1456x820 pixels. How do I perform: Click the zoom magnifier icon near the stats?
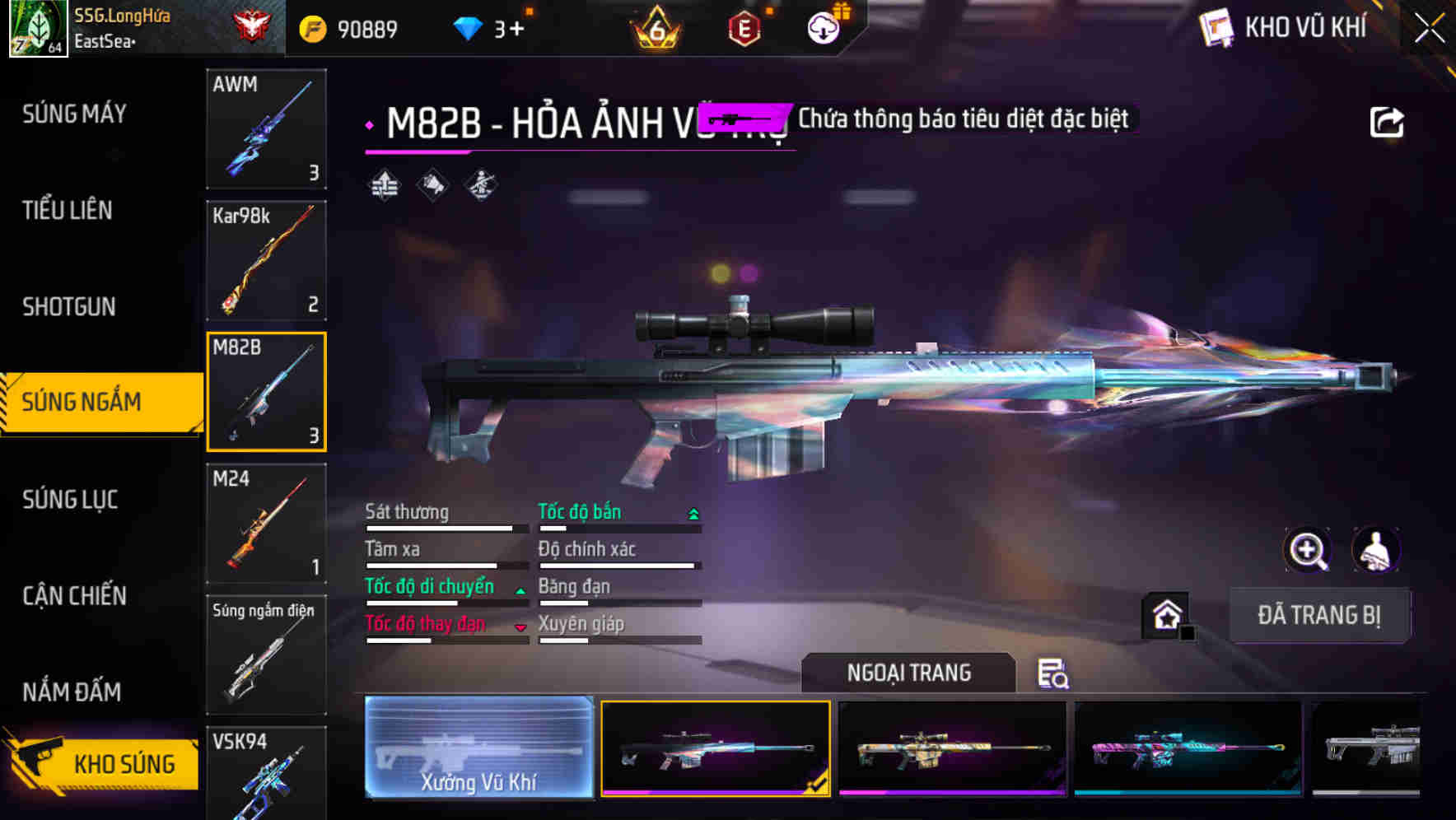click(1309, 550)
